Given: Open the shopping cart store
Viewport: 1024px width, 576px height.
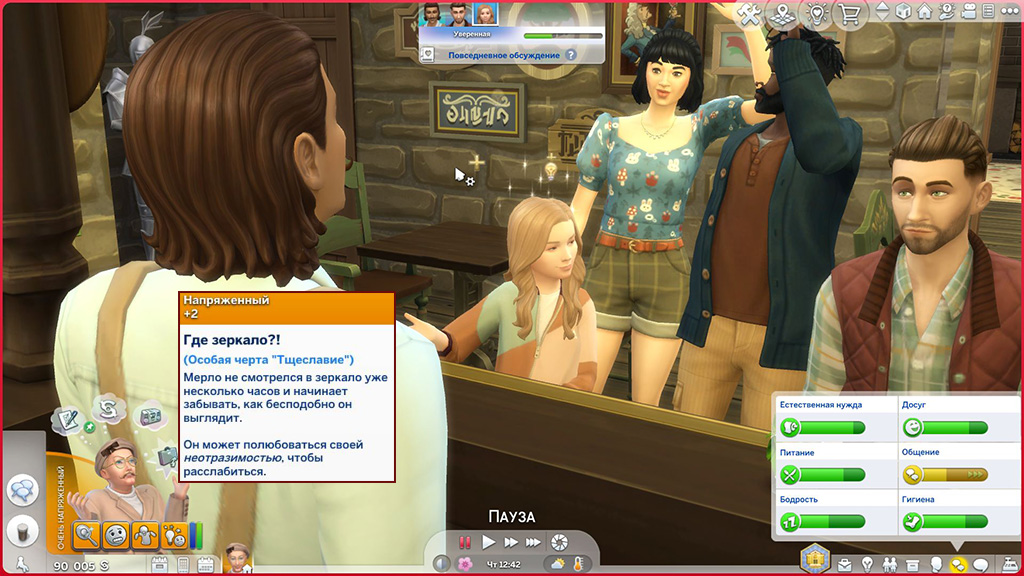Looking at the screenshot, I should click(851, 14).
